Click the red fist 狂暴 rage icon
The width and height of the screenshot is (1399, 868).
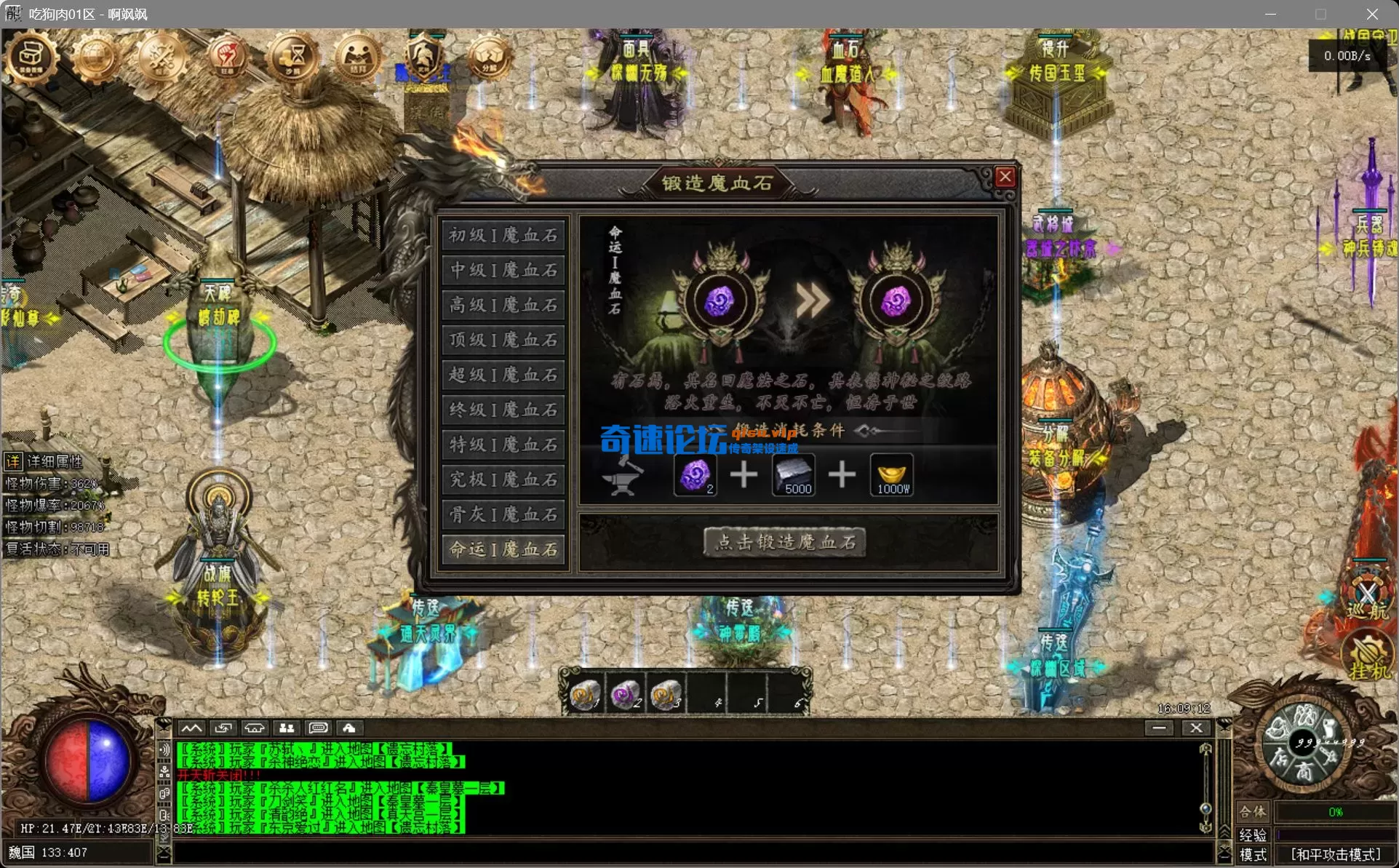click(x=226, y=57)
